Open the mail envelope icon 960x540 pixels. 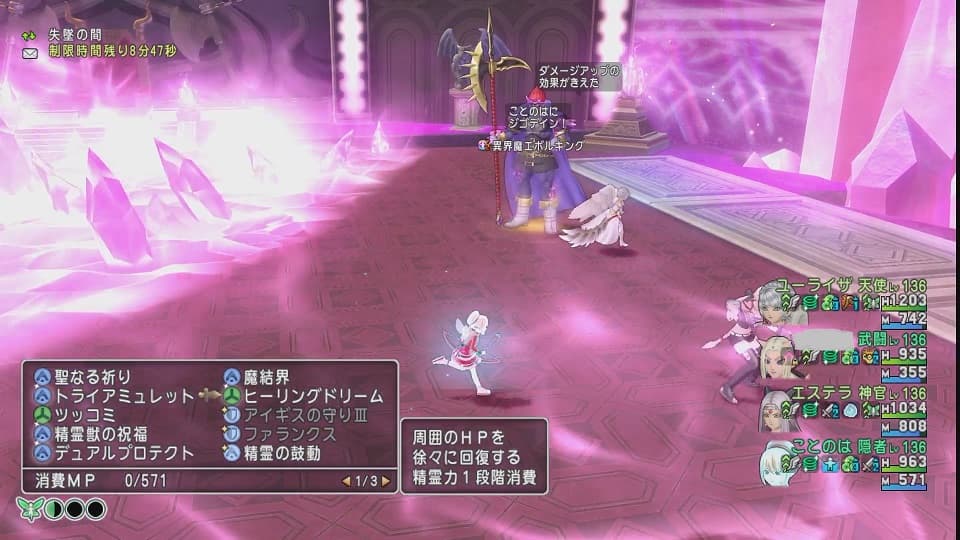32,51
